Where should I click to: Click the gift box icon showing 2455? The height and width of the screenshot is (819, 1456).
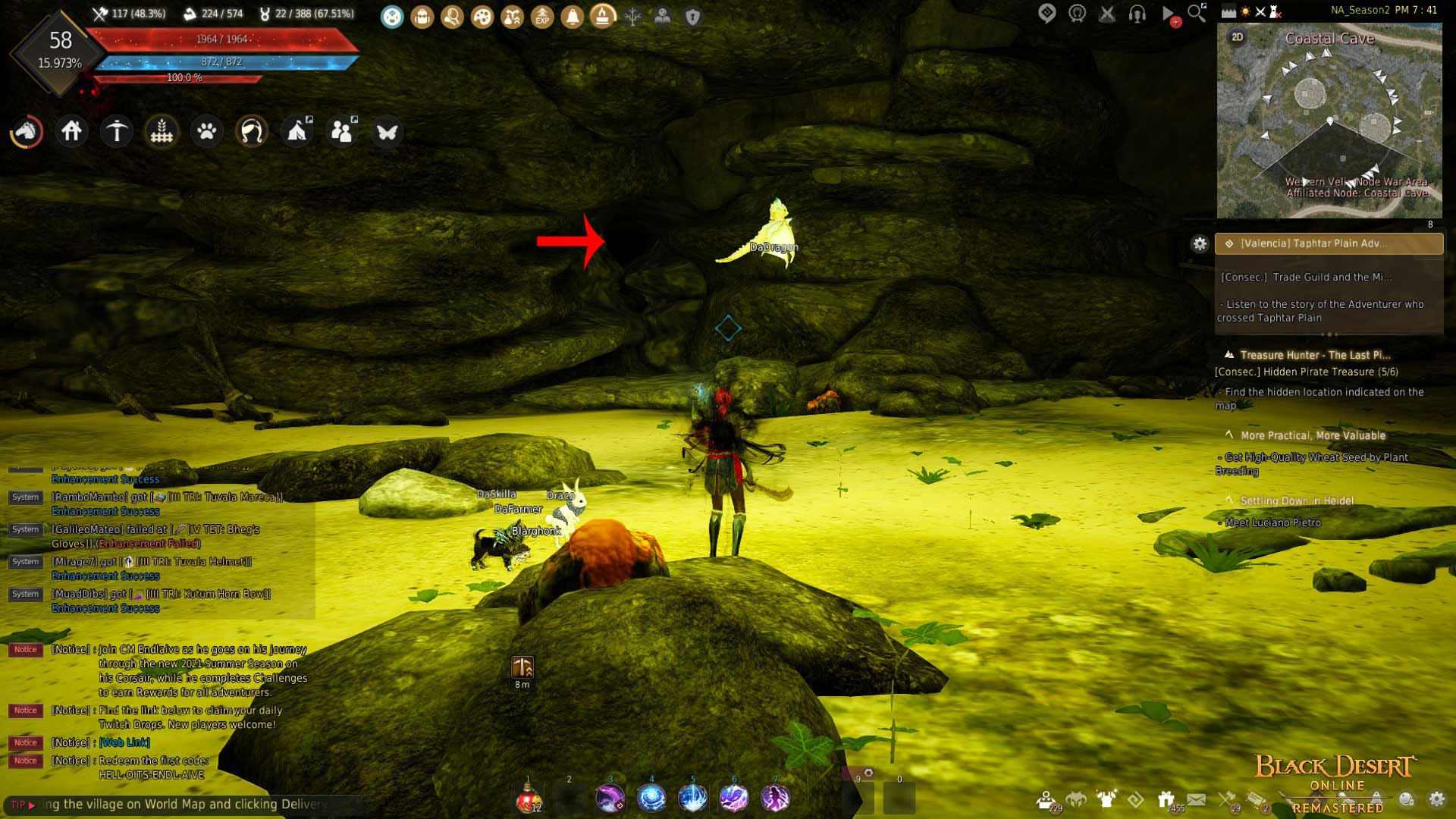(x=1166, y=798)
